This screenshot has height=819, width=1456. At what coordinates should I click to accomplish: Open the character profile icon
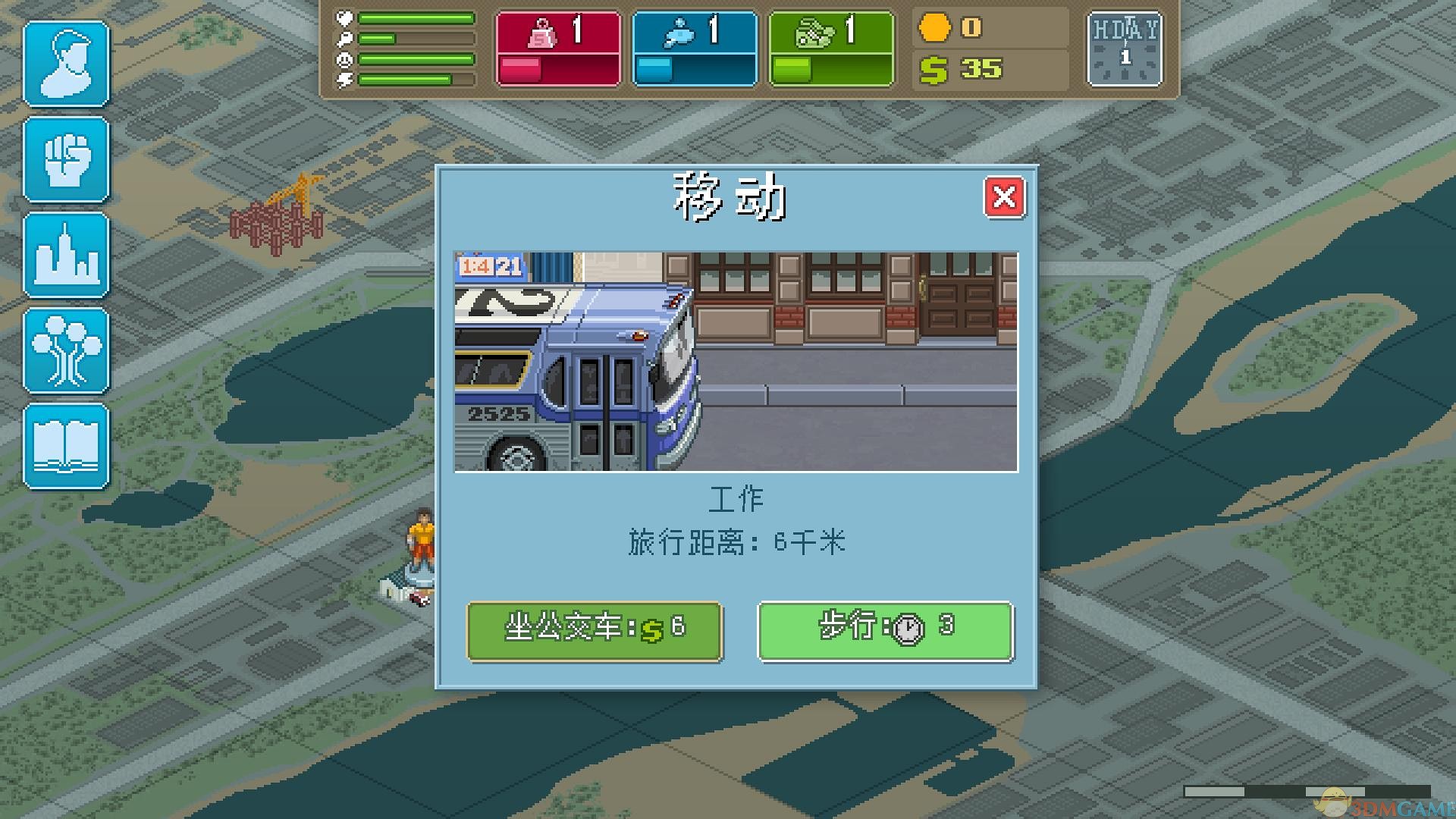pos(67,63)
